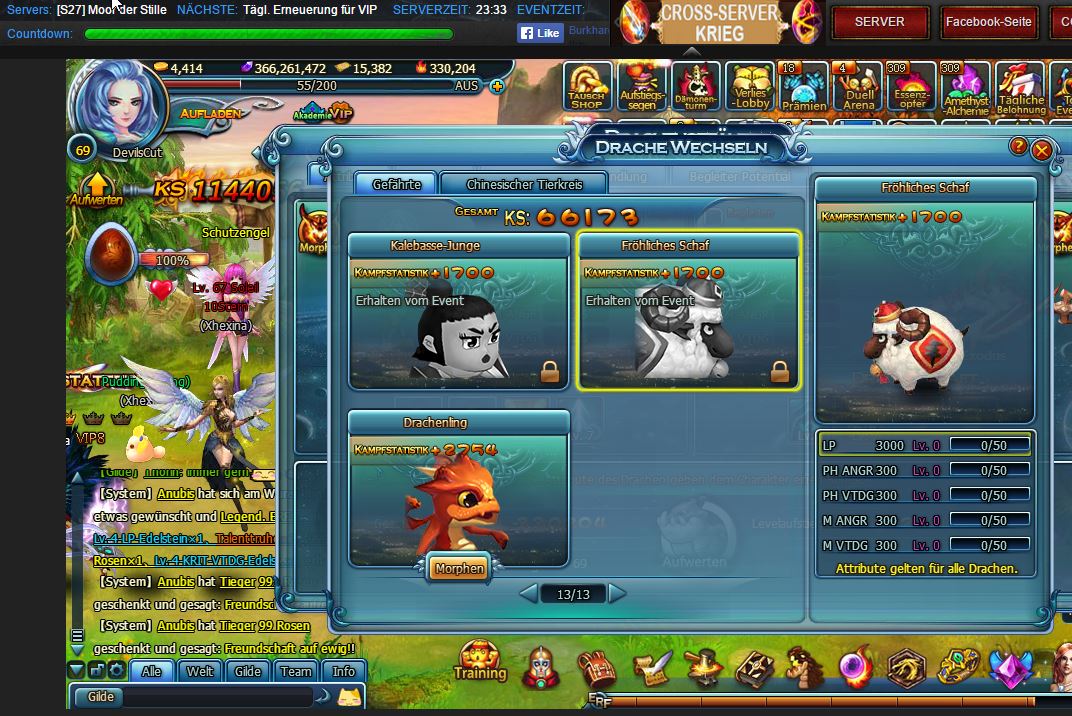This screenshot has height=716, width=1072.
Task: Switch chat to the Welt tab
Action: tap(200, 672)
